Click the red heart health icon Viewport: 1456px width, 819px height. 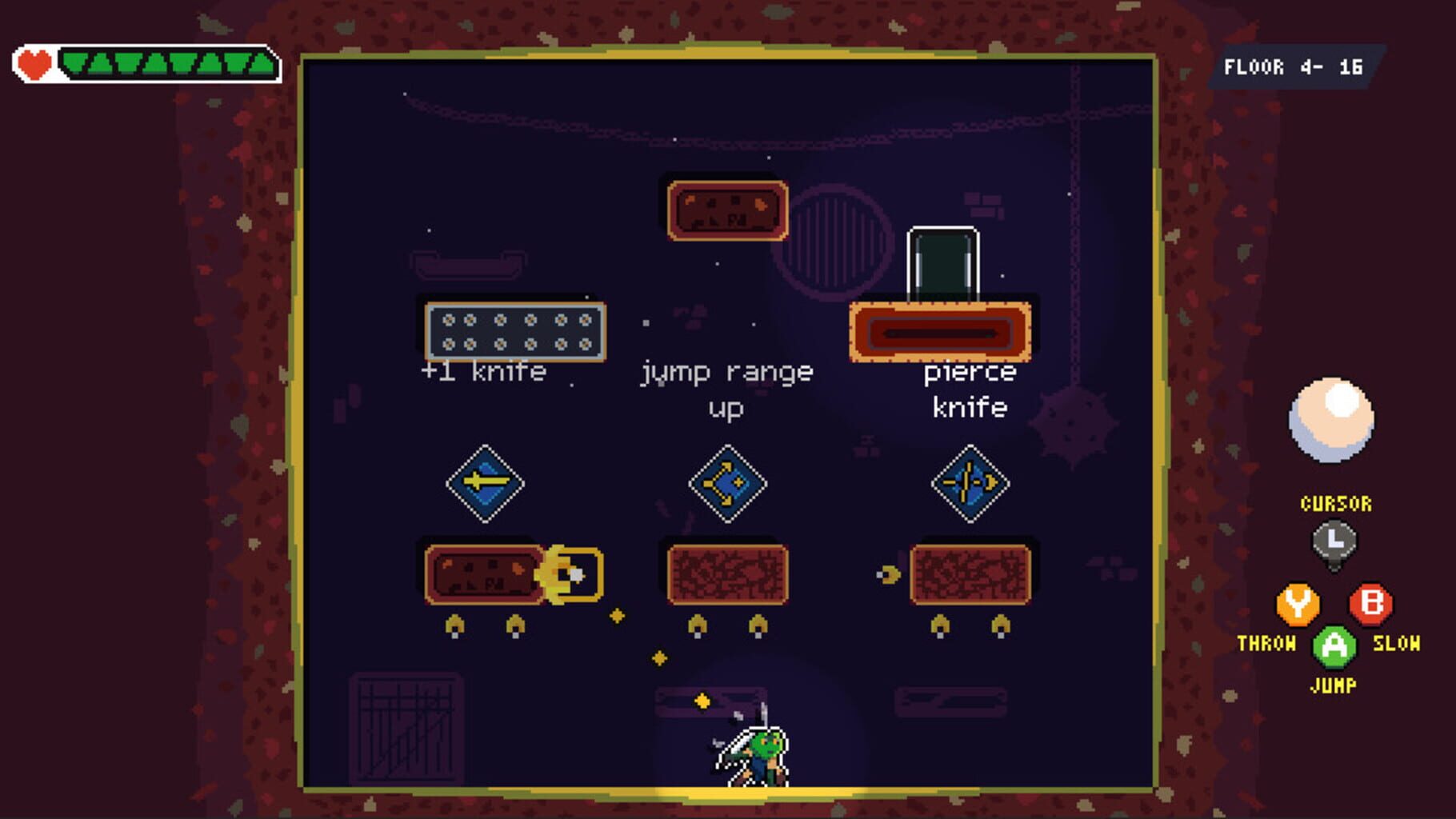click(33, 64)
